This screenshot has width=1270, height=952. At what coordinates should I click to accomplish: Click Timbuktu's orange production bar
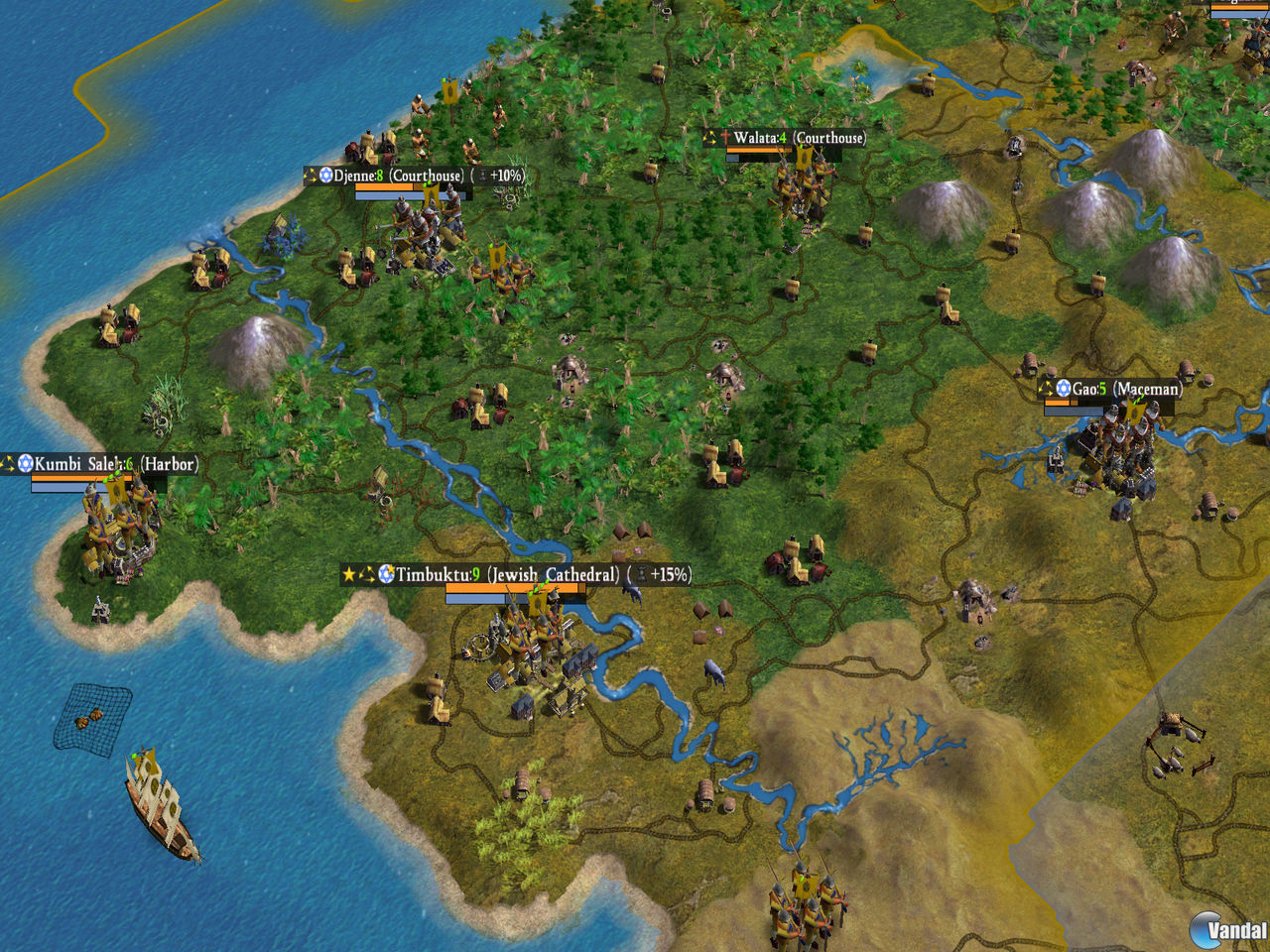(516, 587)
